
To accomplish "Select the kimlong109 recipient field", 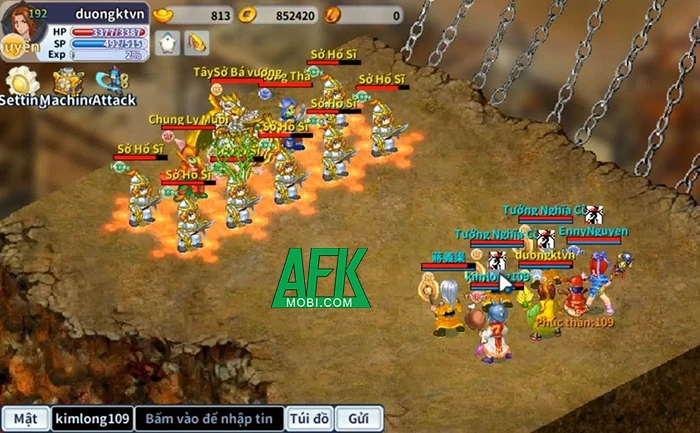I will click(91, 418).
